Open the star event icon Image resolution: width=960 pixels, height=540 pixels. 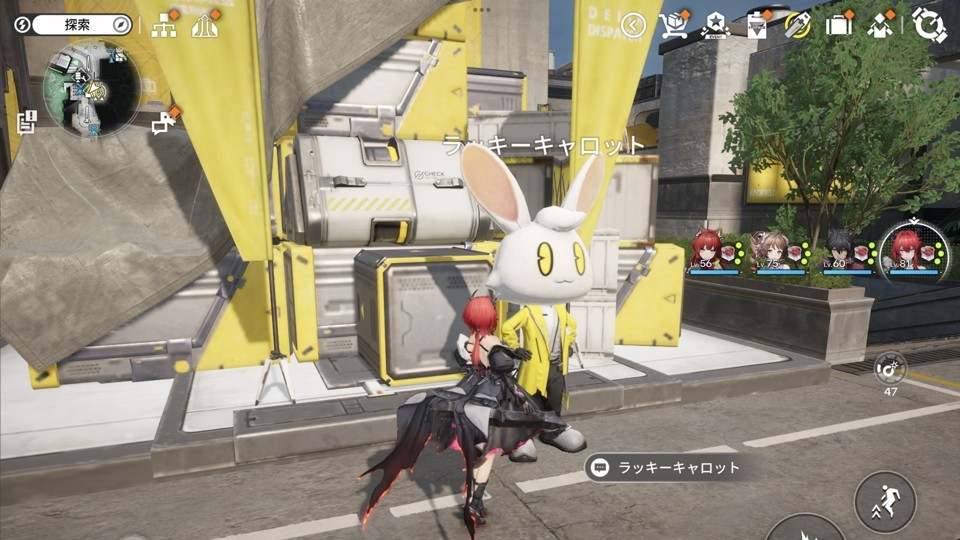pyautogui.click(x=715, y=25)
